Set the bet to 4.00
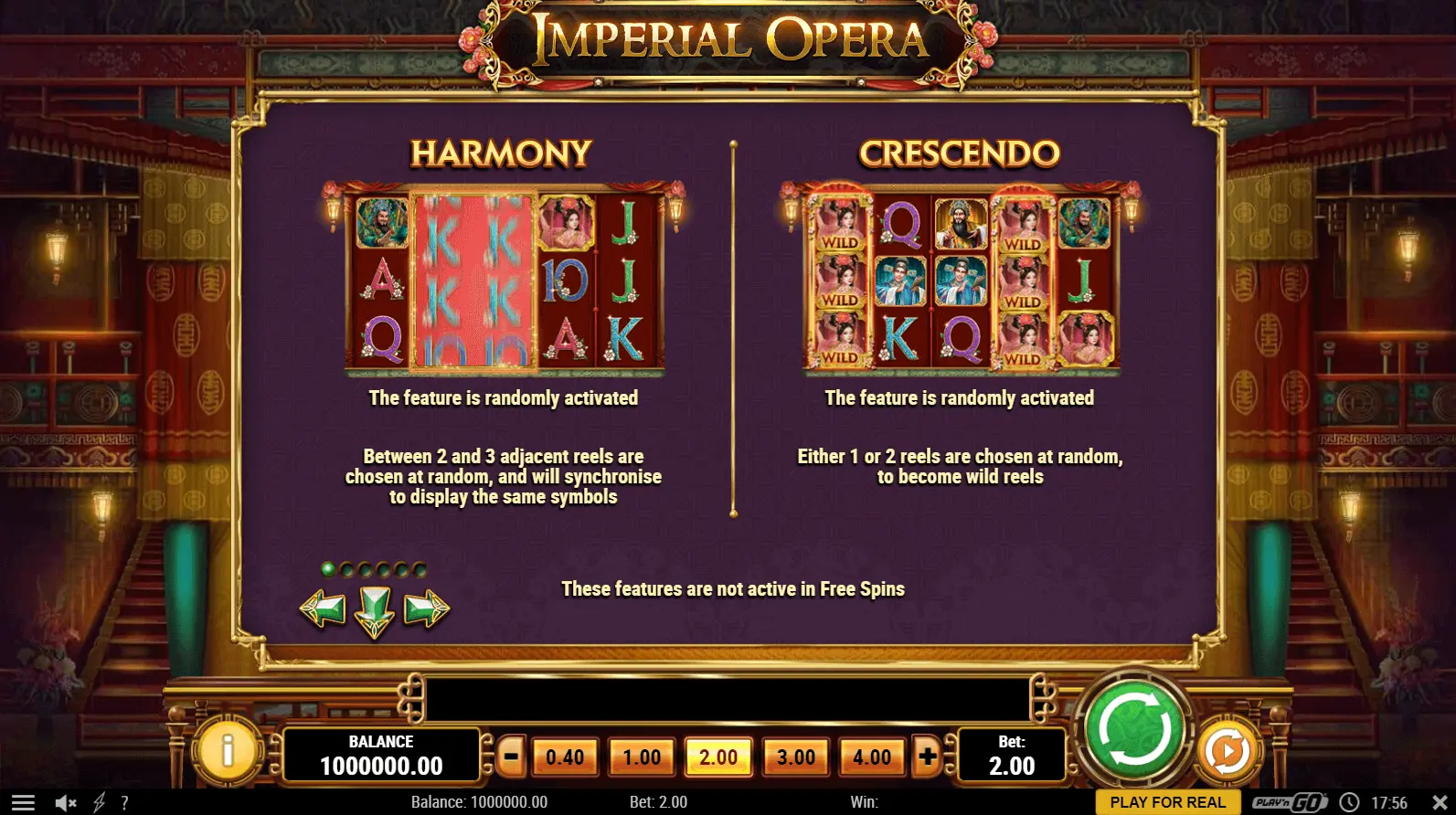This screenshot has height=815, width=1456. tap(872, 757)
